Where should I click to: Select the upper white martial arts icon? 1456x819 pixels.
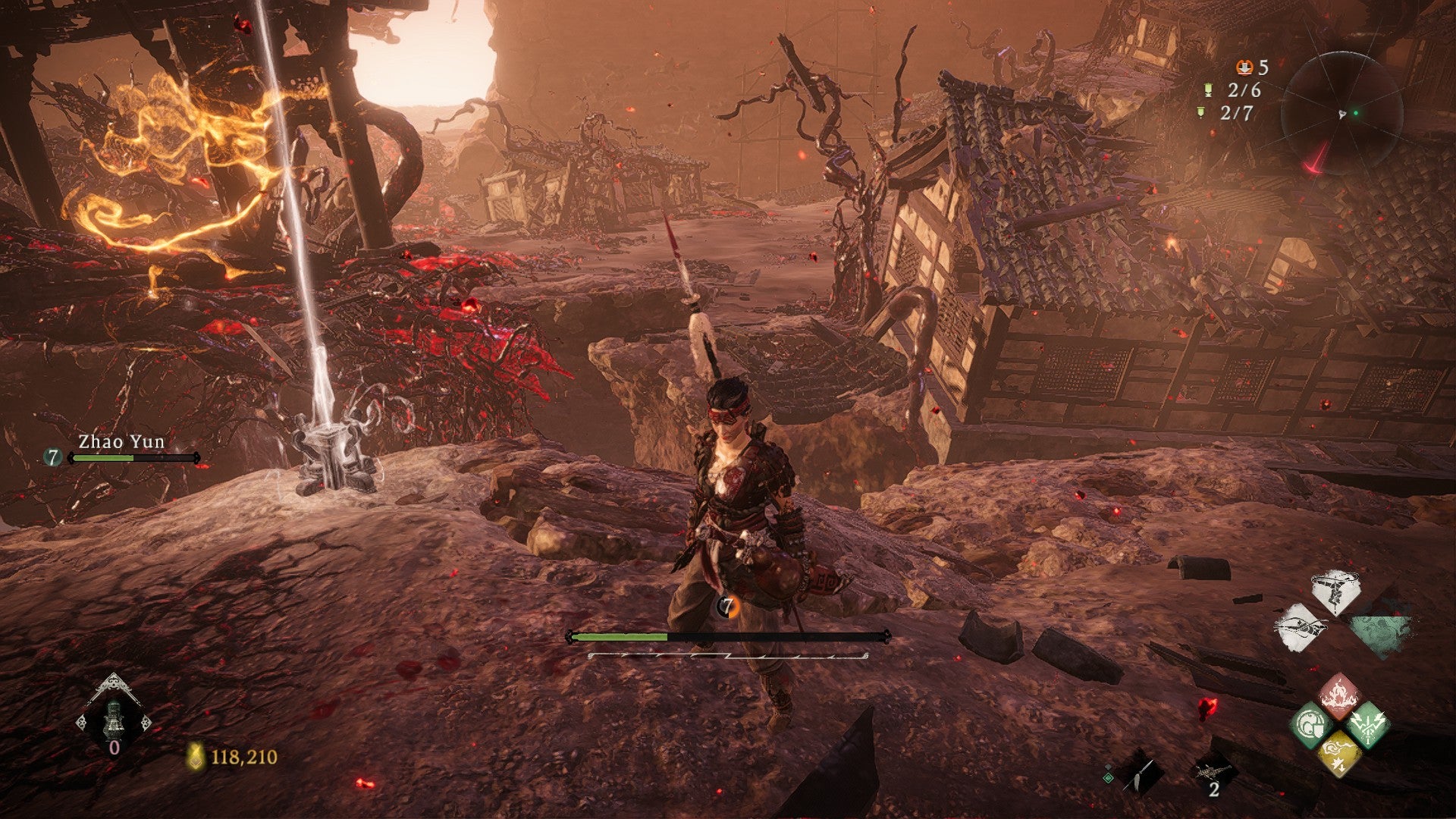click(1336, 591)
